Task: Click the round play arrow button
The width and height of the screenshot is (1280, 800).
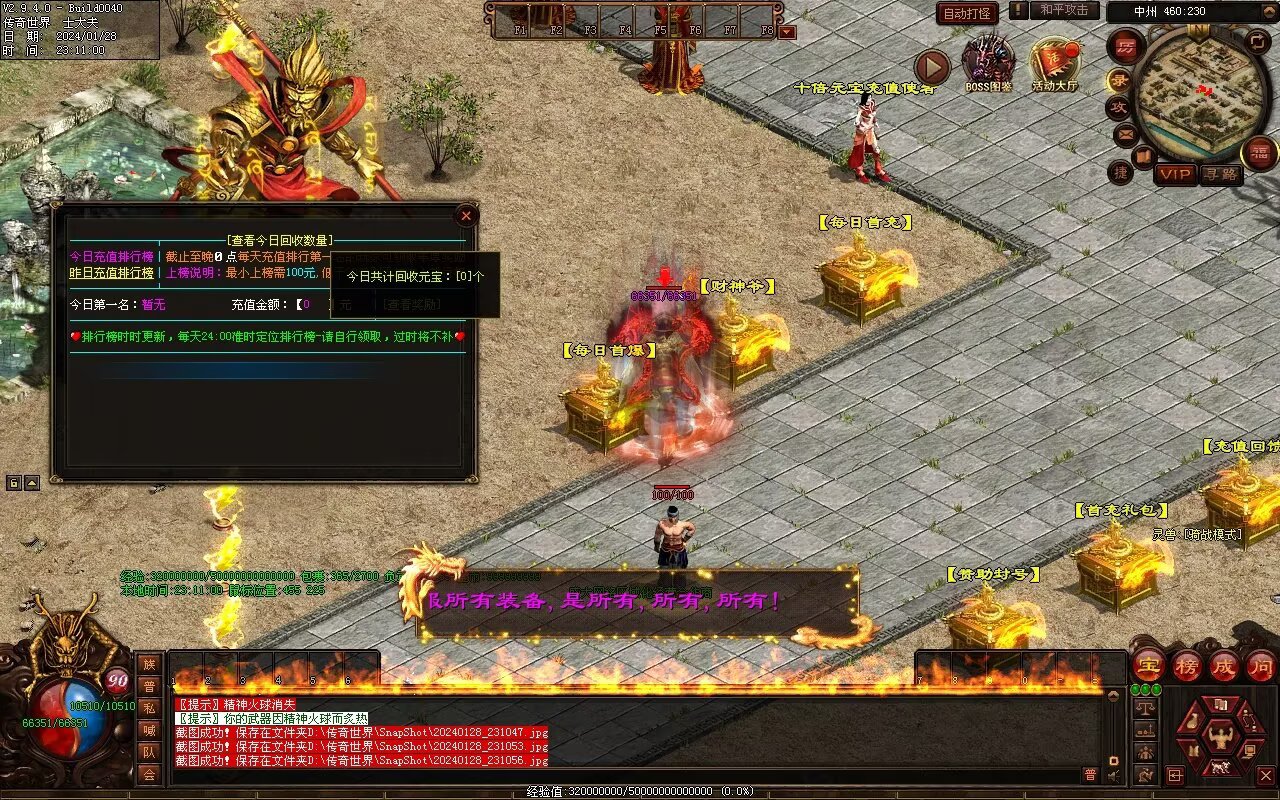Action: click(932, 67)
